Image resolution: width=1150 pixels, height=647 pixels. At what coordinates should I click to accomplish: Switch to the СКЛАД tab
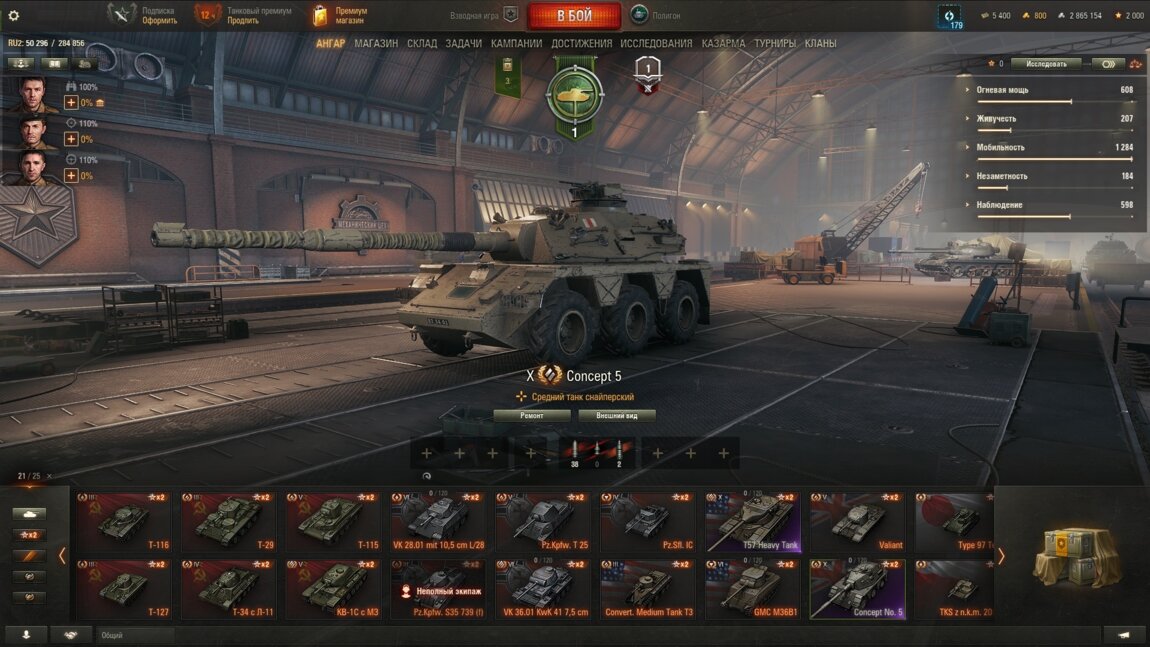422,44
